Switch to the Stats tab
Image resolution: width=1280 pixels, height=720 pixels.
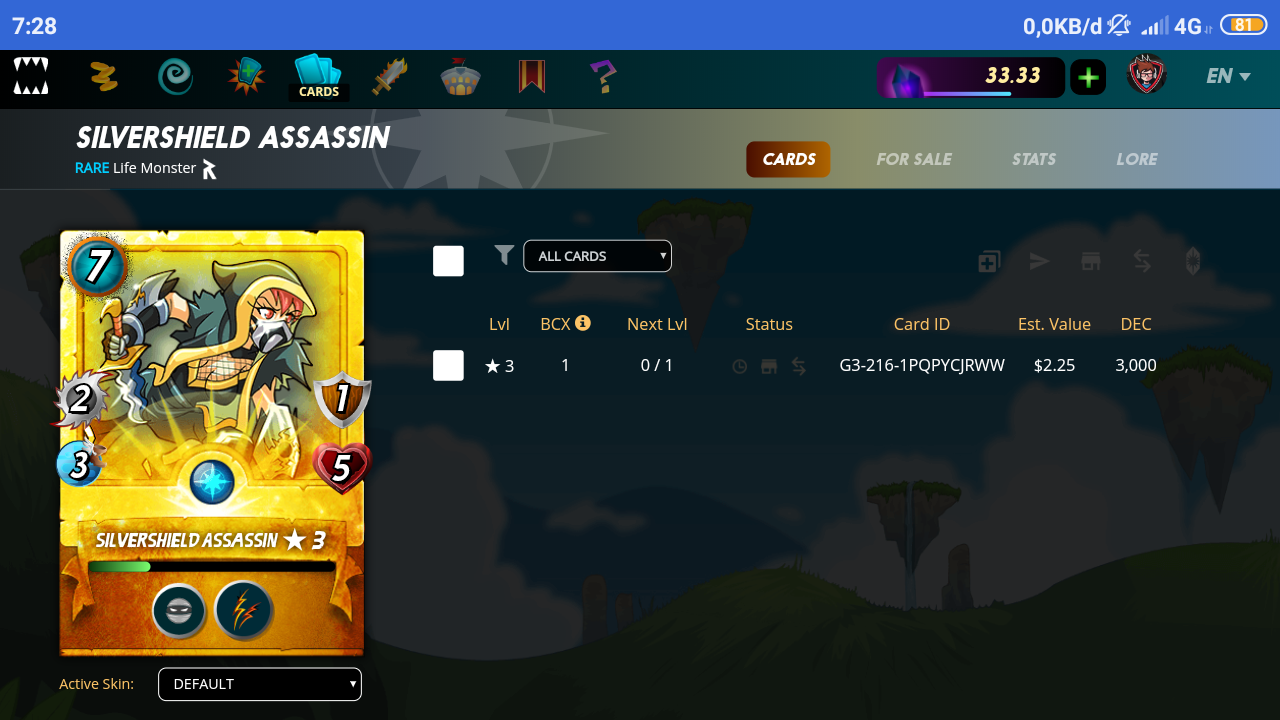pos(1033,159)
